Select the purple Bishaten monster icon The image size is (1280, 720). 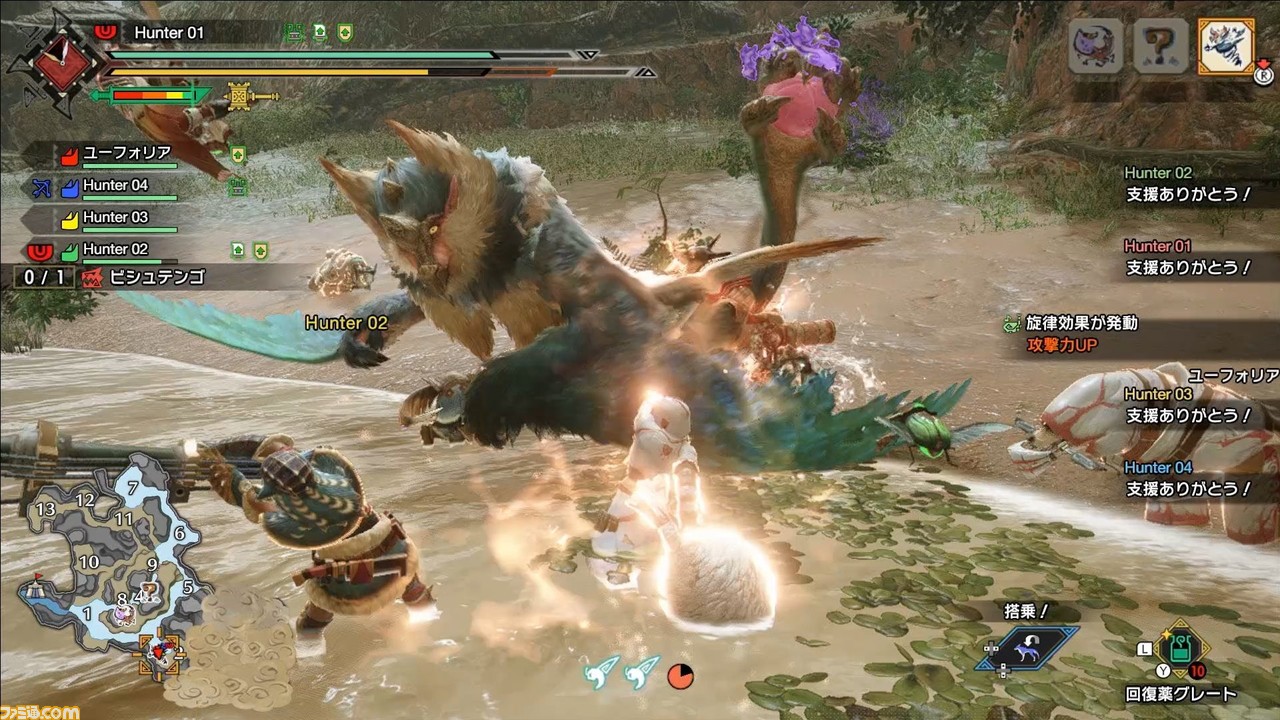1095,46
